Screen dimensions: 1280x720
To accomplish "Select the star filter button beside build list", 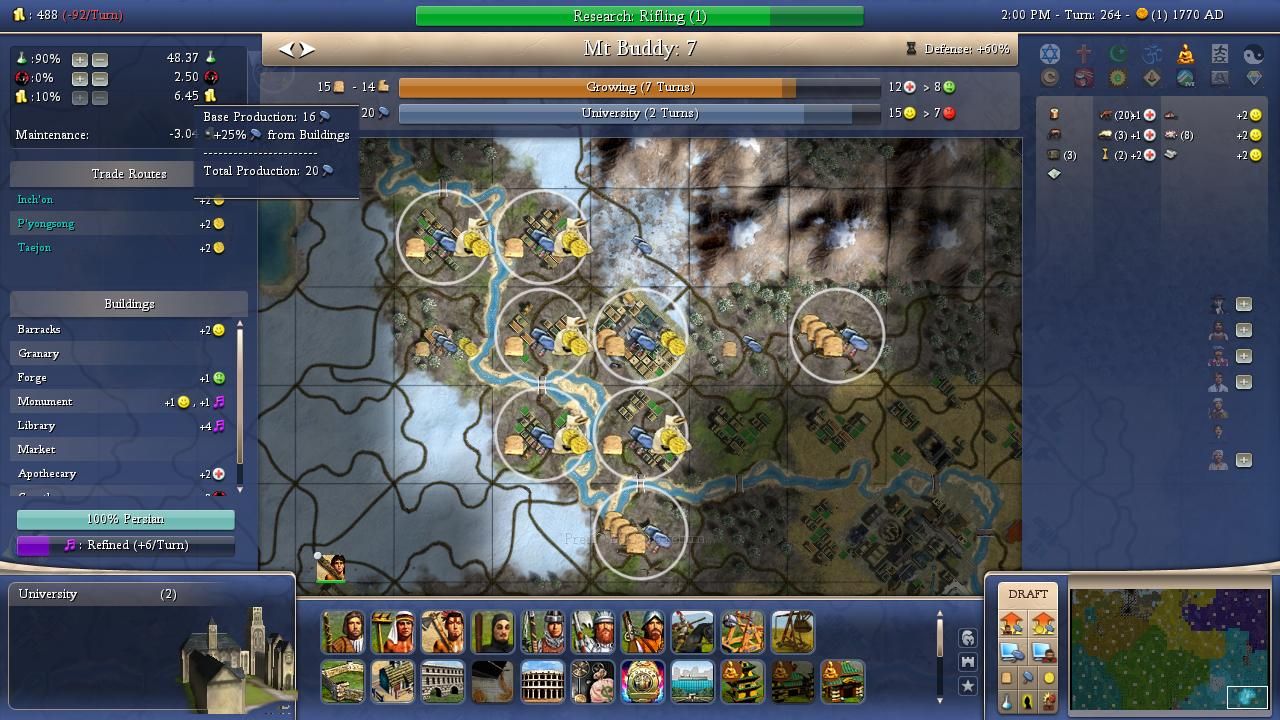I will (967, 686).
